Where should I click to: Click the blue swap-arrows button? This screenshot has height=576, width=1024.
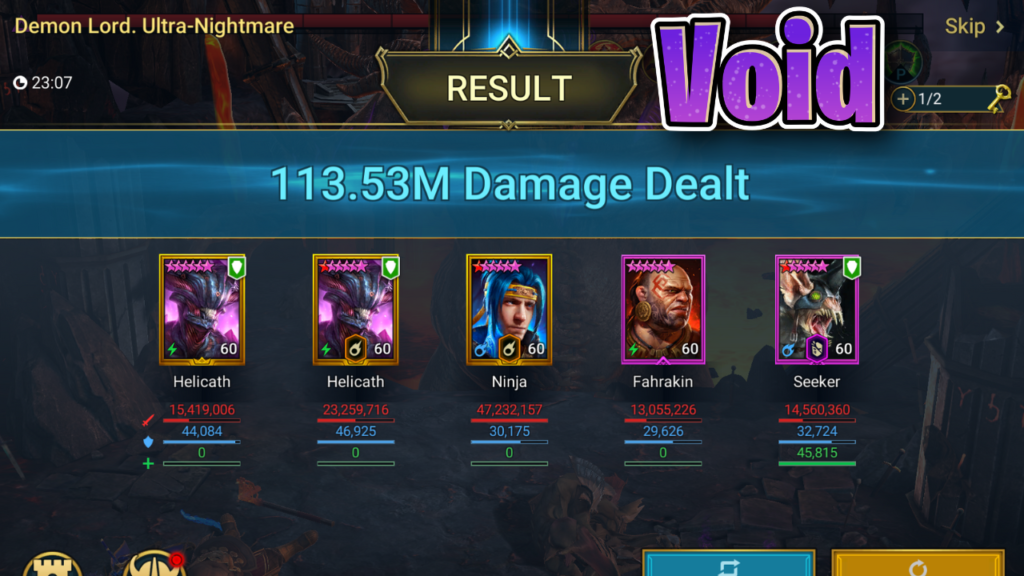[x=727, y=564]
